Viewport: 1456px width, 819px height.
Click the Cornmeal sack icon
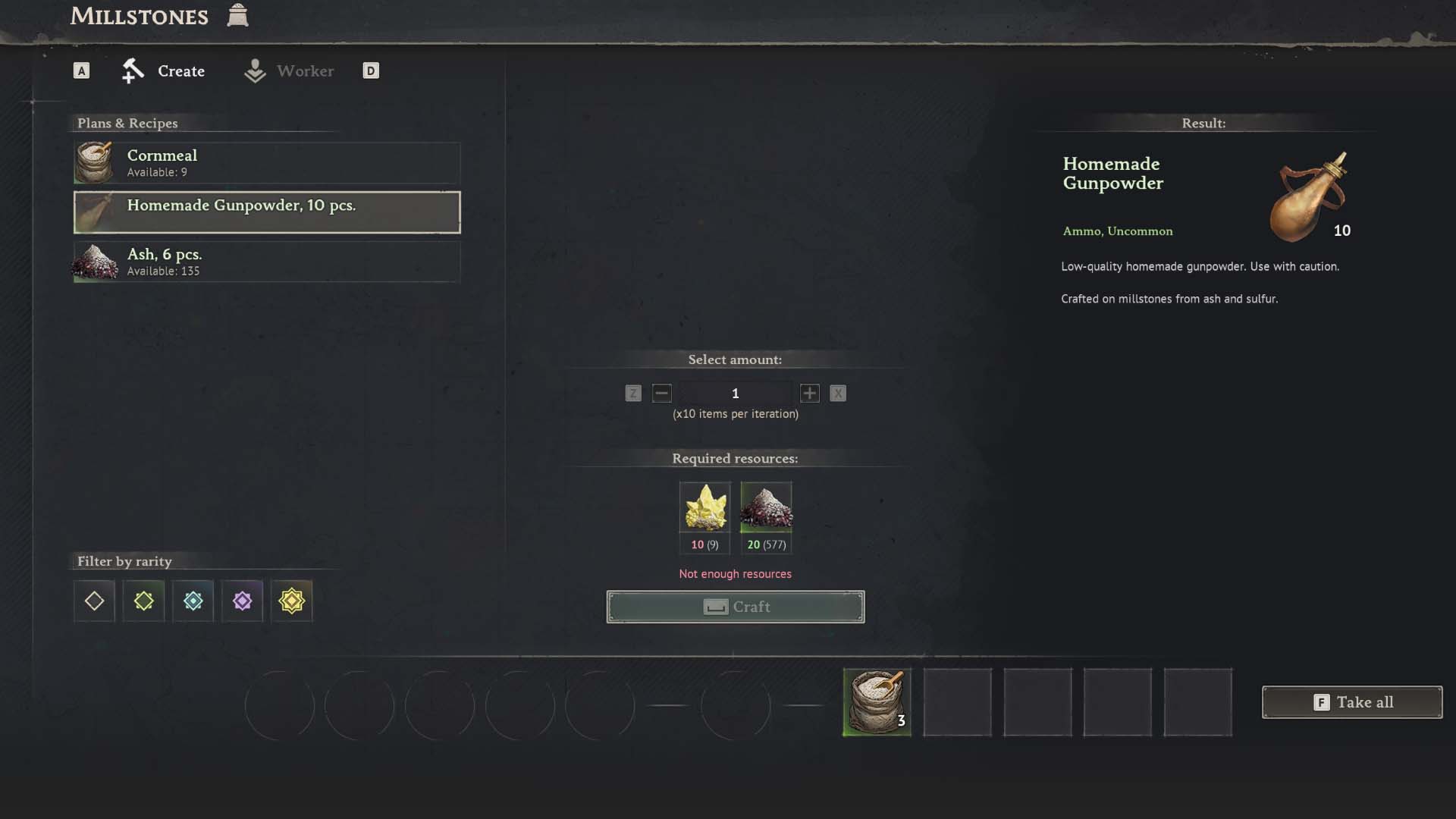pyautogui.click(x=94, y=162)
